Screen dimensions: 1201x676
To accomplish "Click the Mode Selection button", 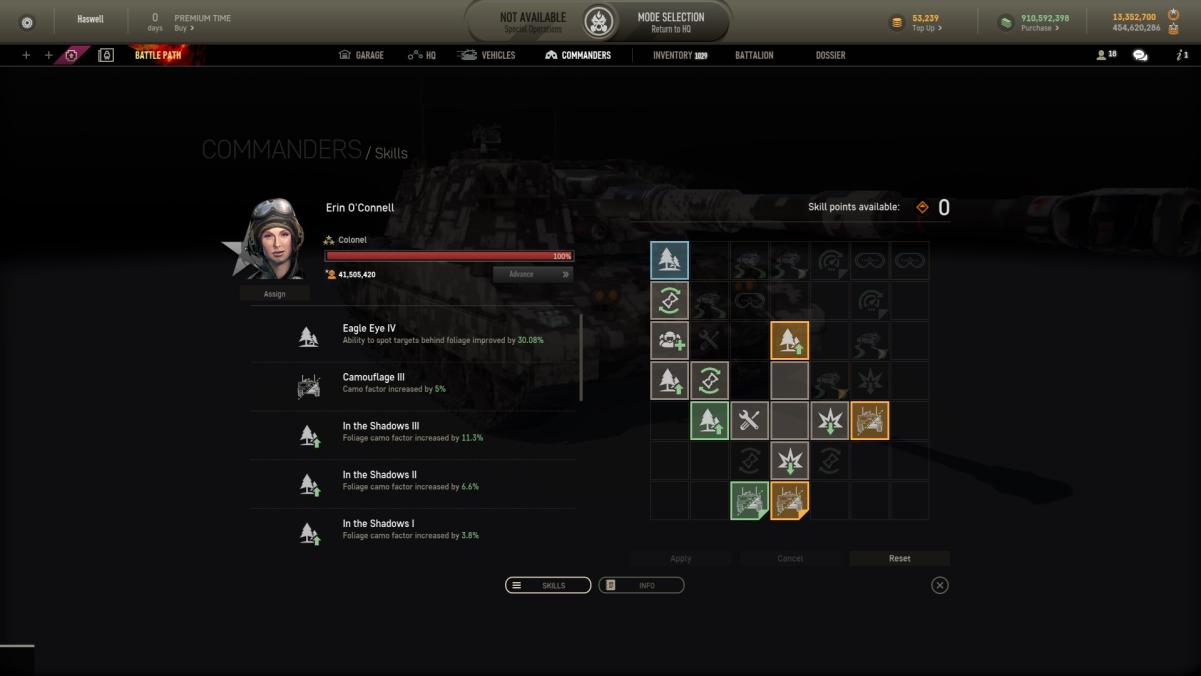I will point(671,22).
